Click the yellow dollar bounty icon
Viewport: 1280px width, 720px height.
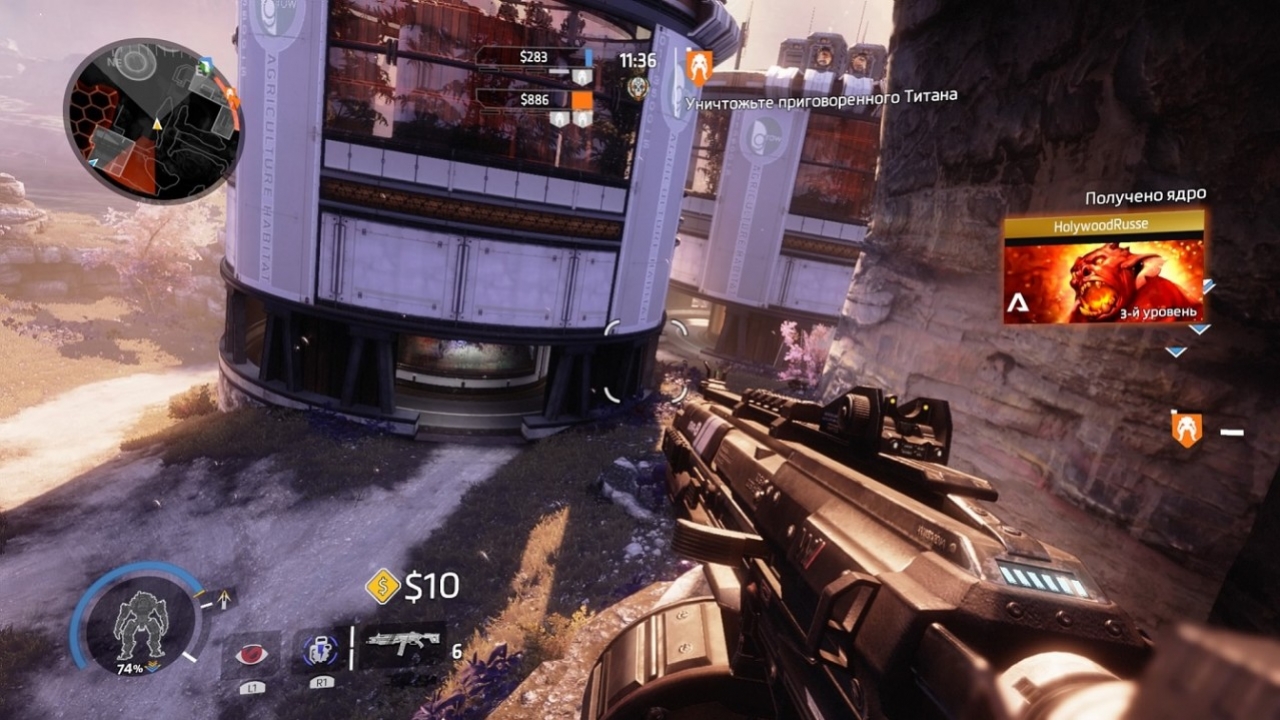coord(382,586)
